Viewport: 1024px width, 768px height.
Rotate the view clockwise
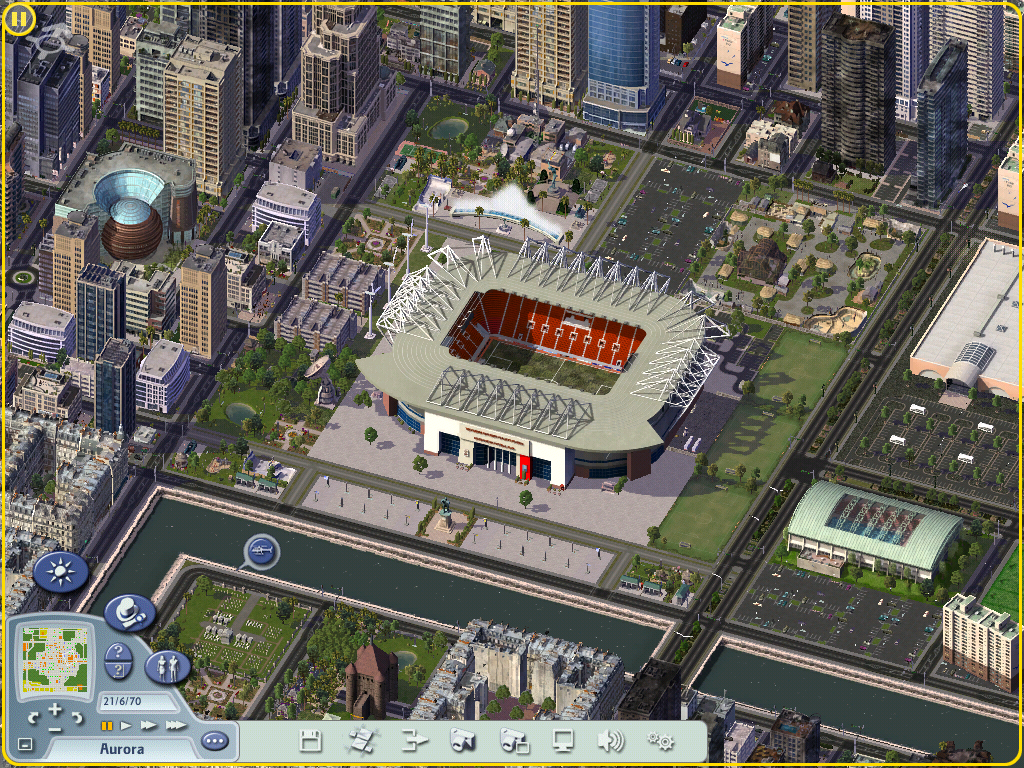[76, 717]
